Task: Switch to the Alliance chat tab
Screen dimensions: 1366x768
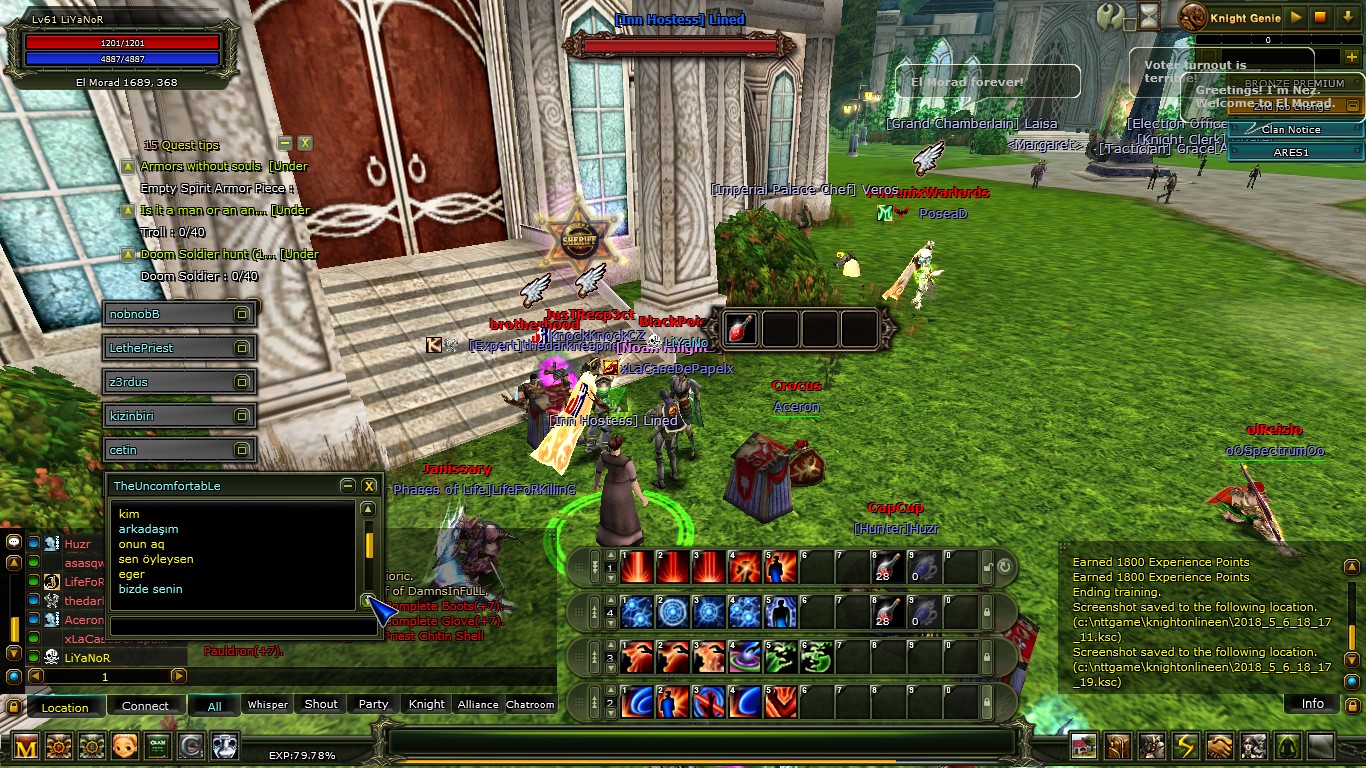Action: pos(478,704)
